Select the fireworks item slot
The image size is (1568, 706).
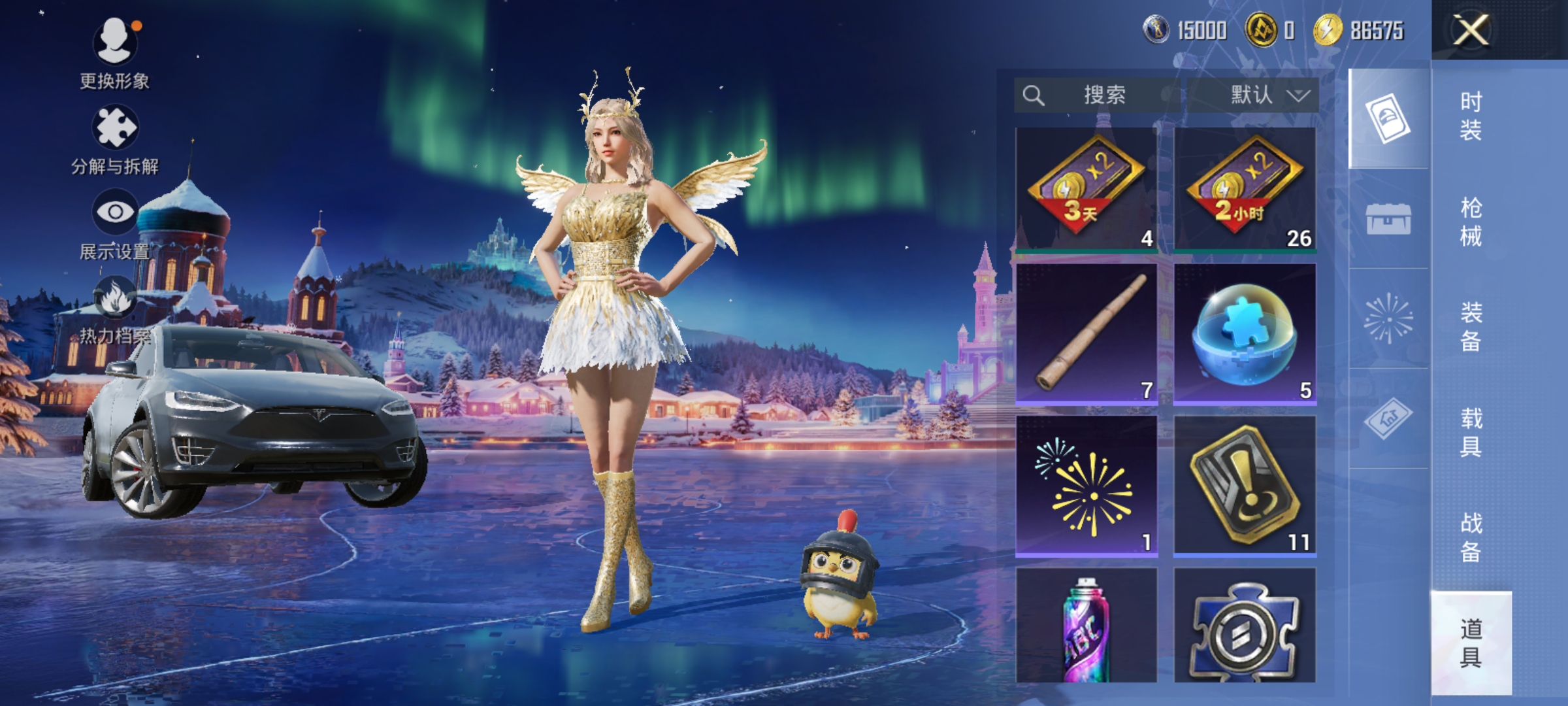coord(1086,485)
